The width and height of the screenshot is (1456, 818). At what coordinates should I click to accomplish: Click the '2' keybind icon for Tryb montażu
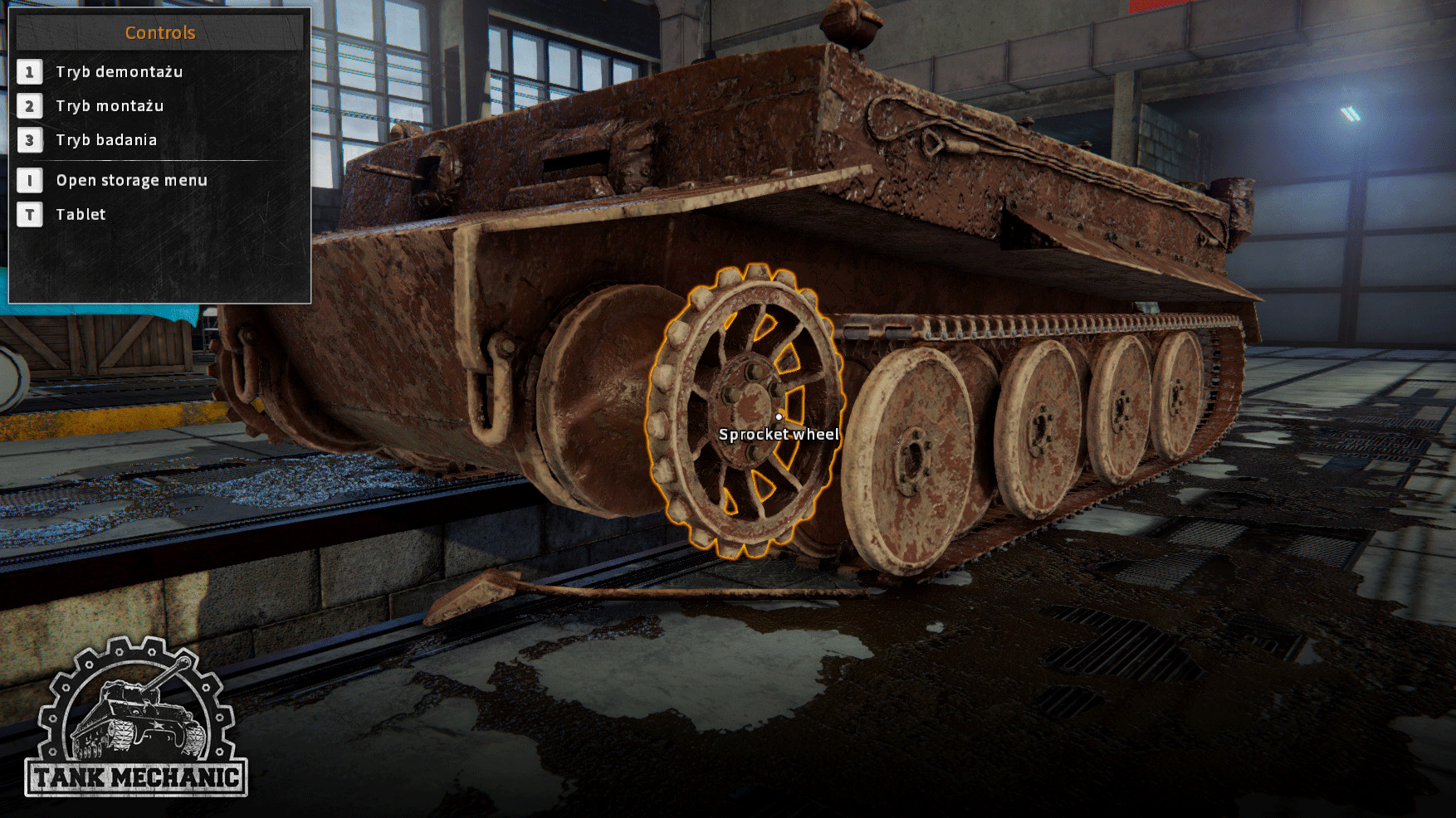click(31, 106)
